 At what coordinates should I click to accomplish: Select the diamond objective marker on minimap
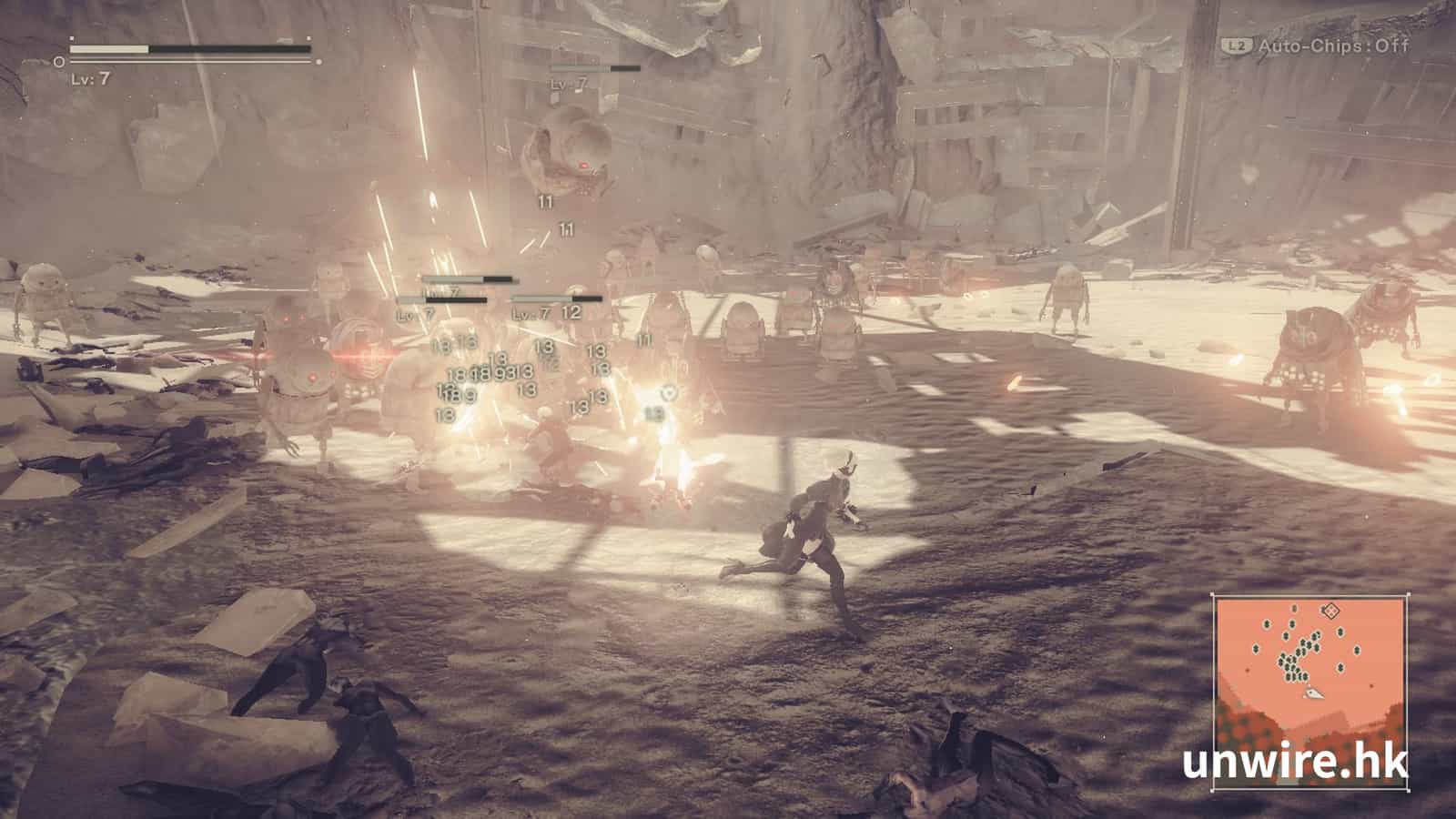coord(1331,611)
